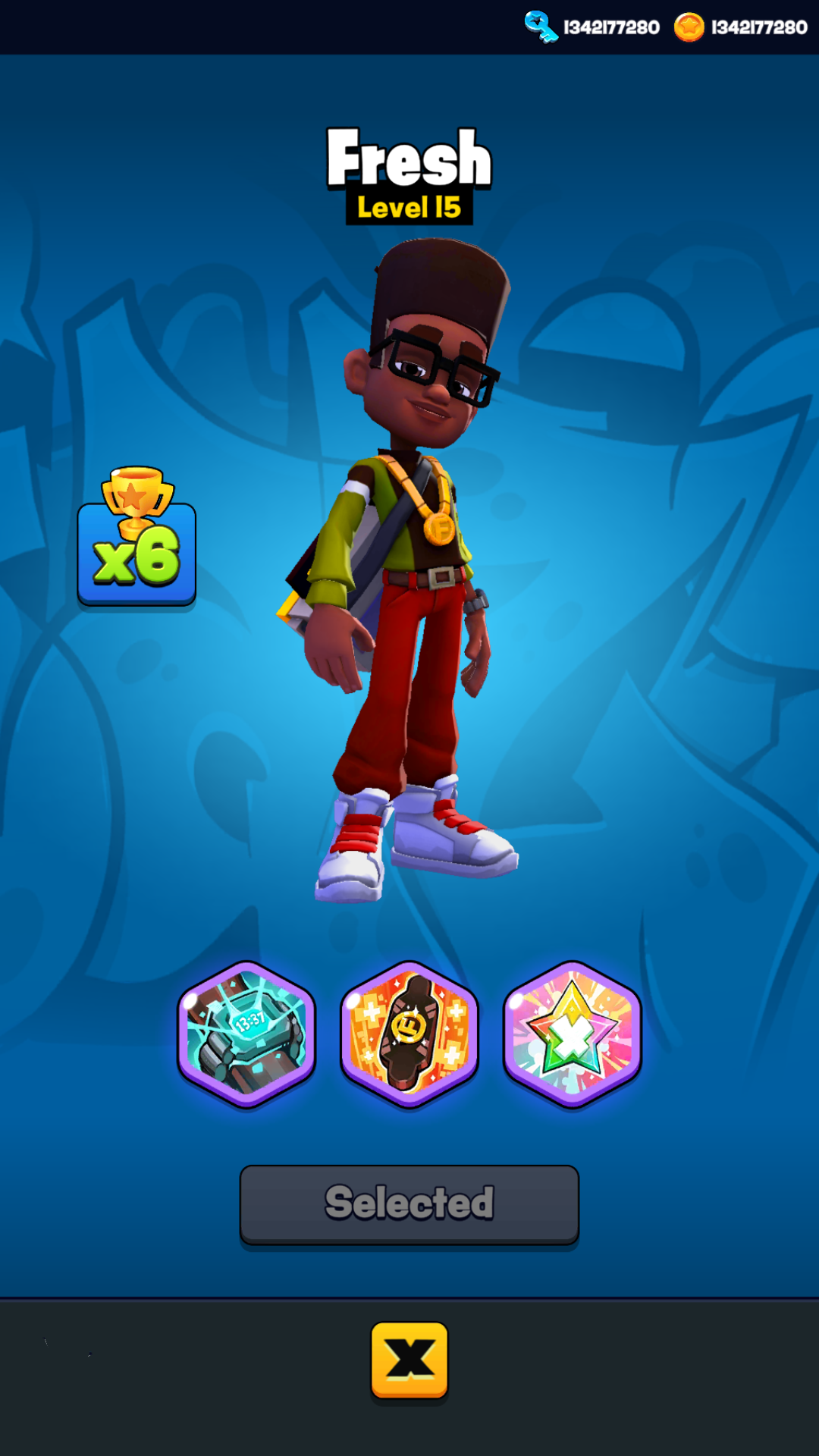Tap the blue key currency icon

[x=541, y=27]
